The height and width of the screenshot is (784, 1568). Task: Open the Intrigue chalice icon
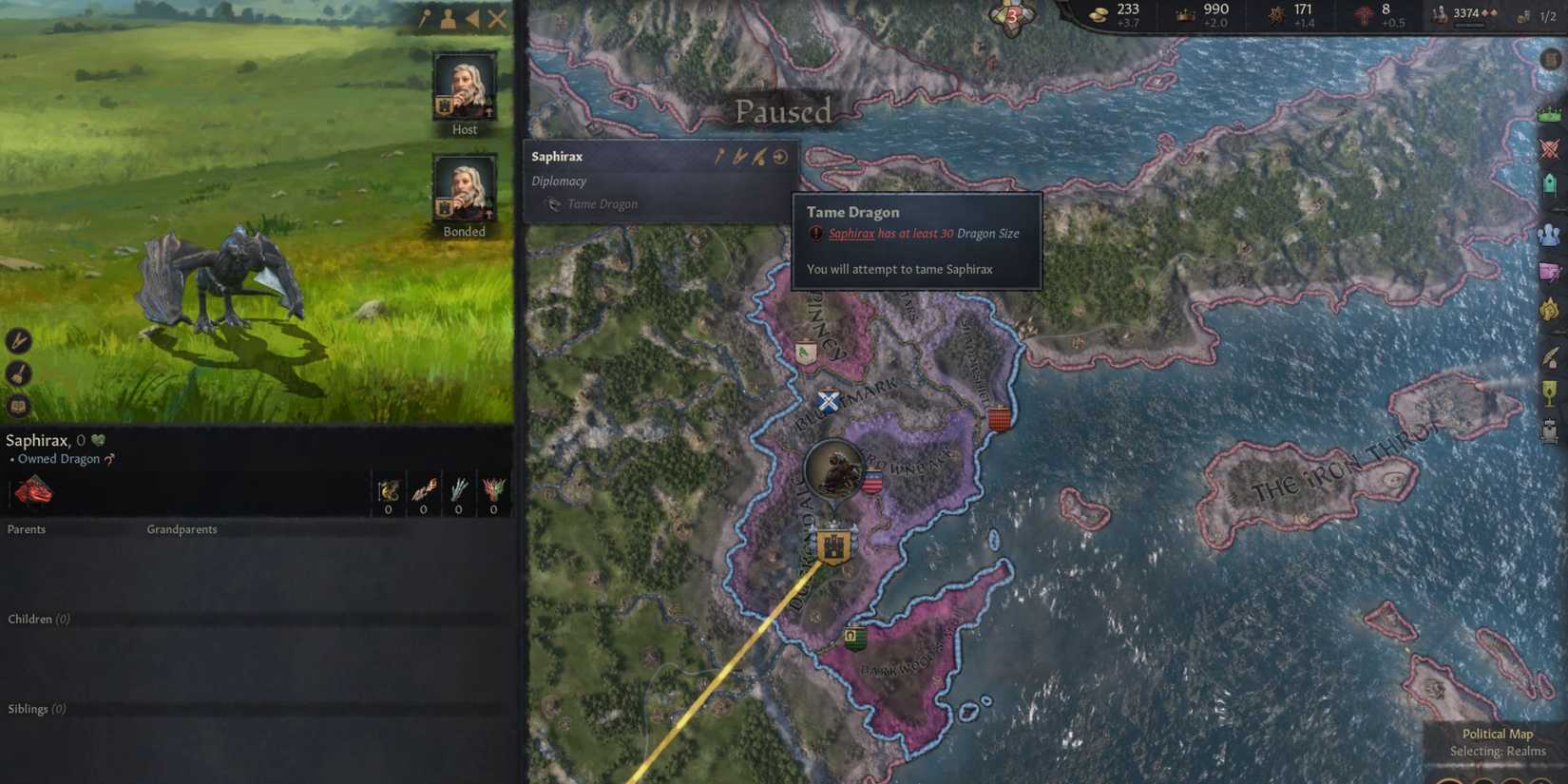[x=1550, y=392]
